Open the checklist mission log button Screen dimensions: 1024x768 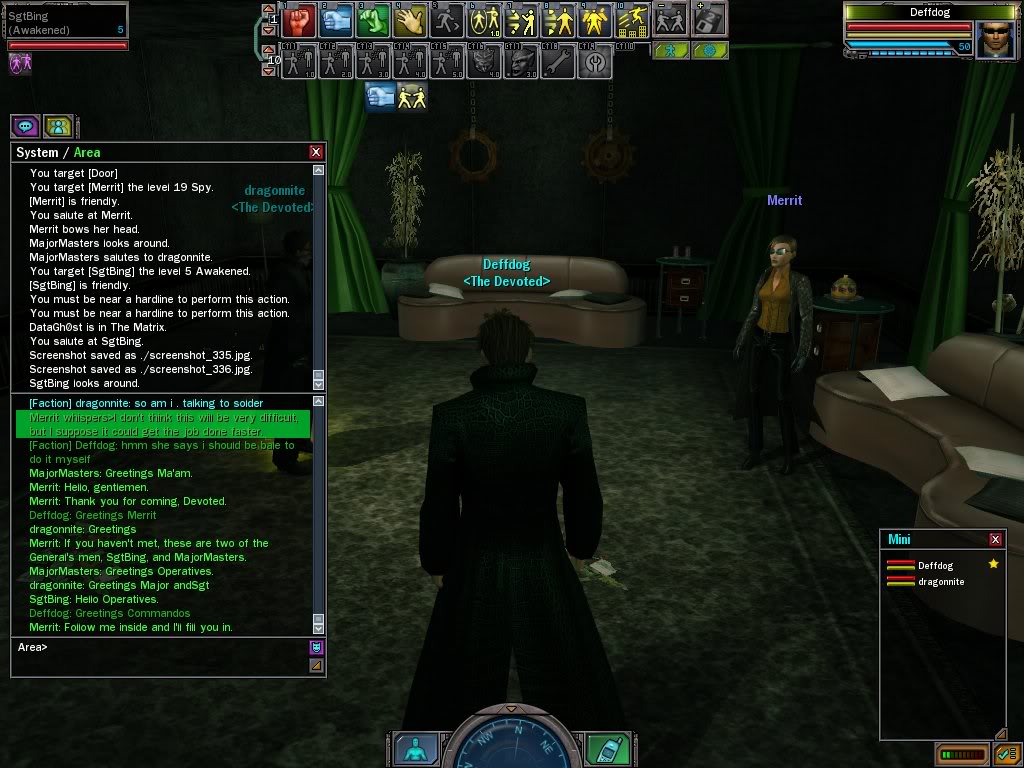[1006, 753]
